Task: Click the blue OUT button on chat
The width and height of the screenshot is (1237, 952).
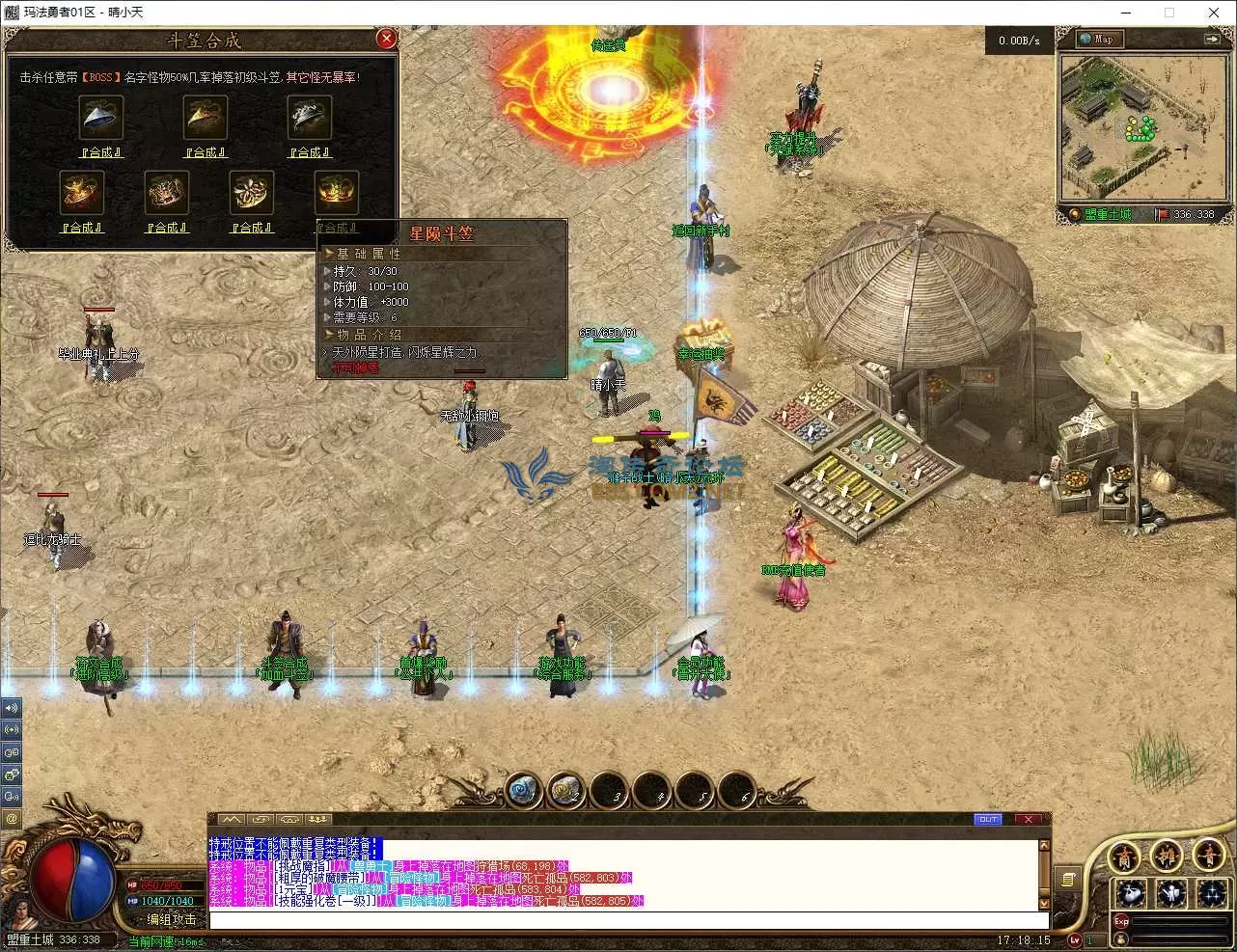Action: click(988, 820)
